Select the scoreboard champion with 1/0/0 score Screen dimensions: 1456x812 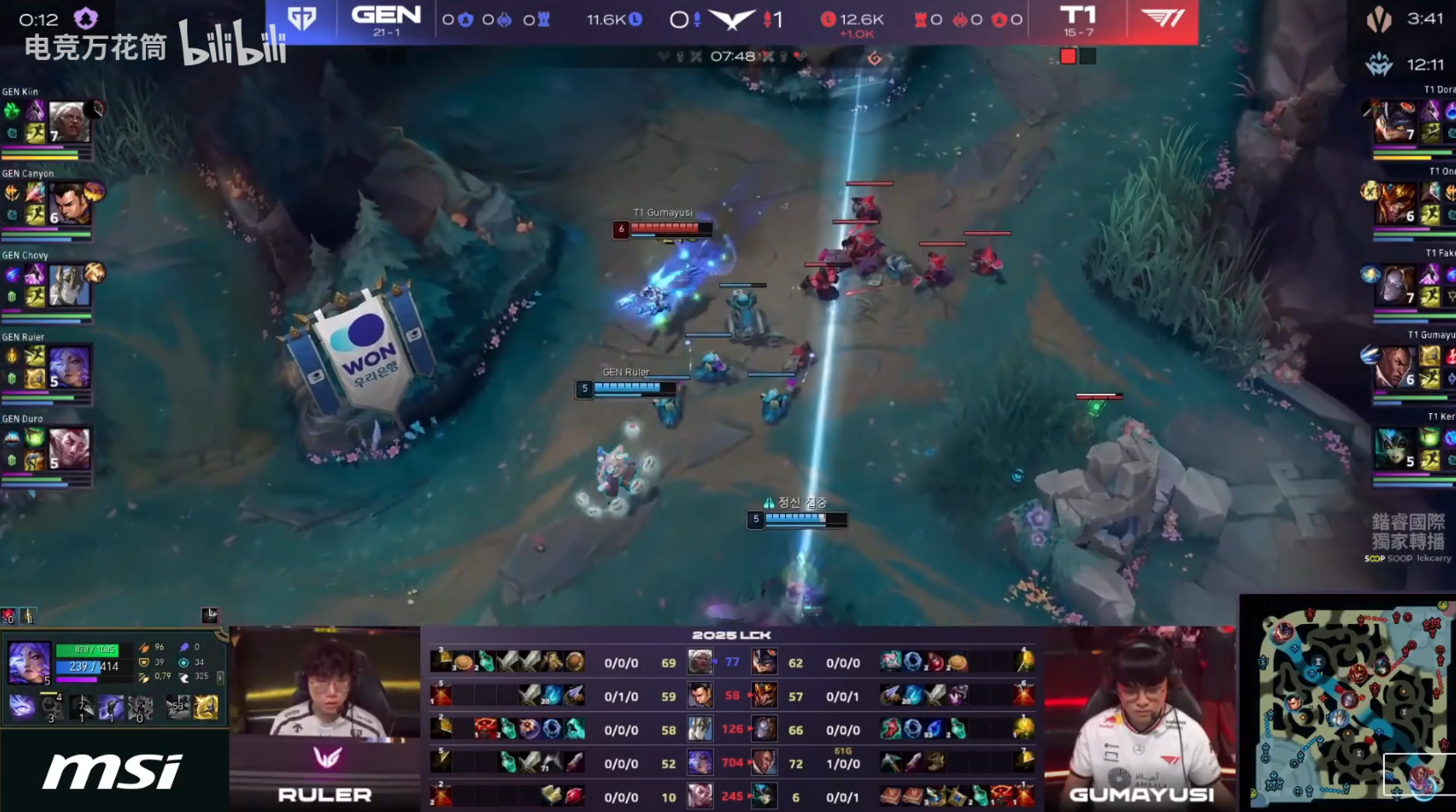764,763
